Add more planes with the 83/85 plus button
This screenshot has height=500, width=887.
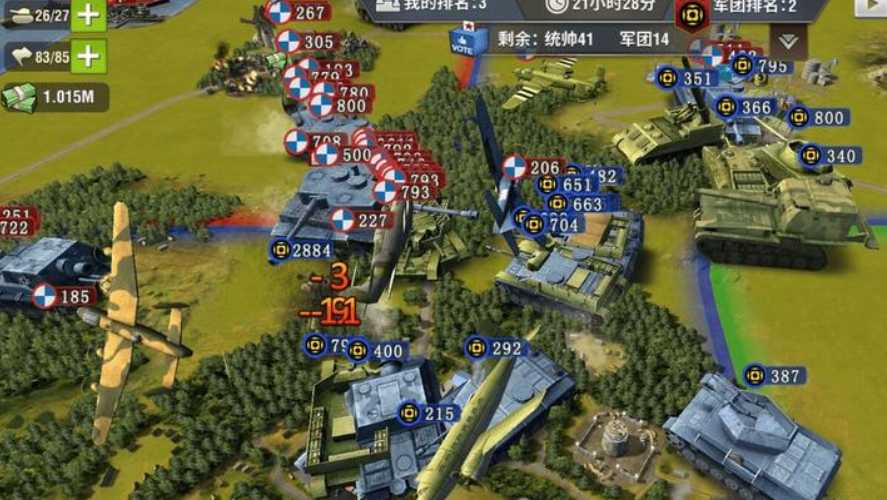[88, 56]
